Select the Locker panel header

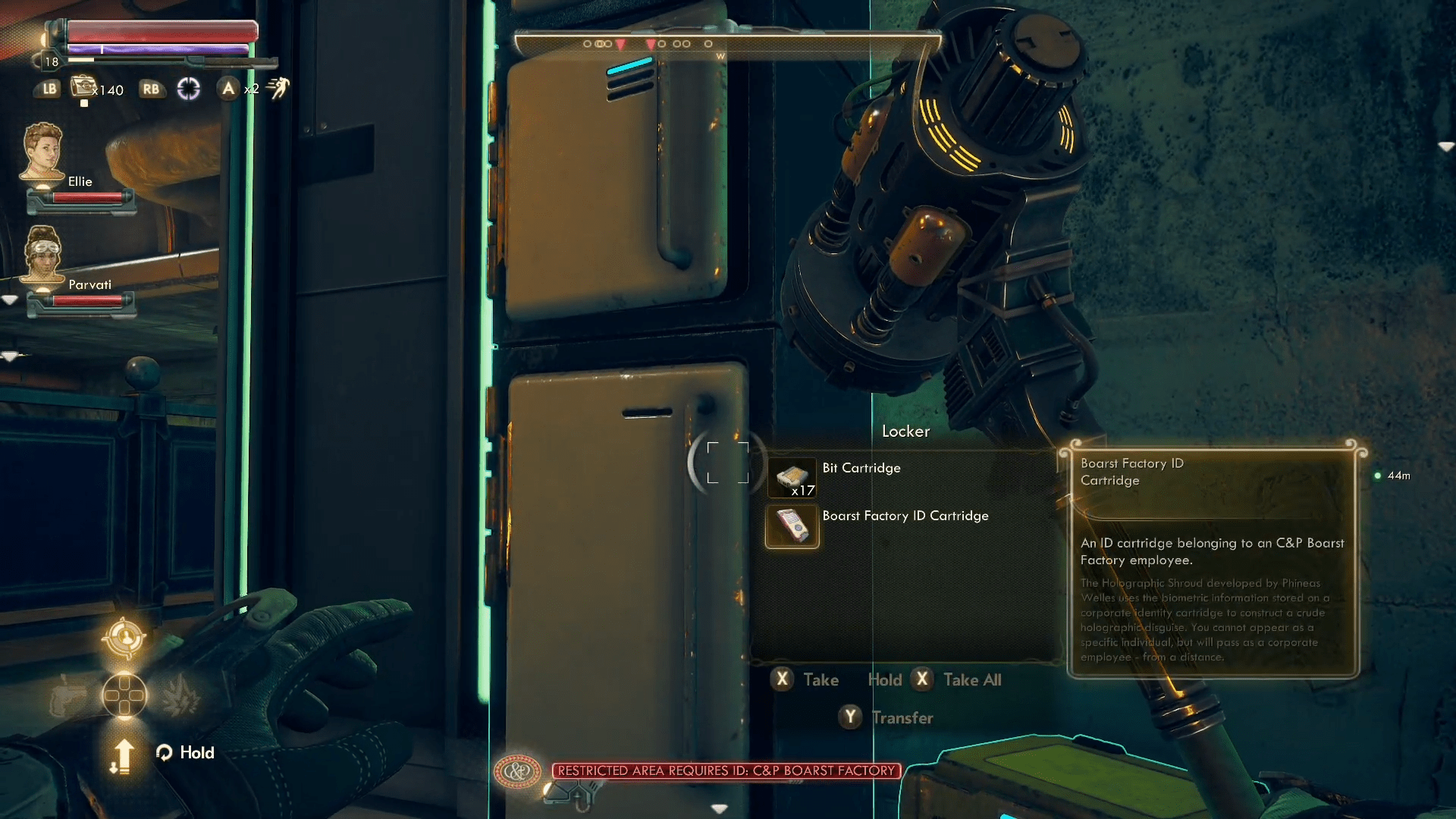click(x=905, y=431)
